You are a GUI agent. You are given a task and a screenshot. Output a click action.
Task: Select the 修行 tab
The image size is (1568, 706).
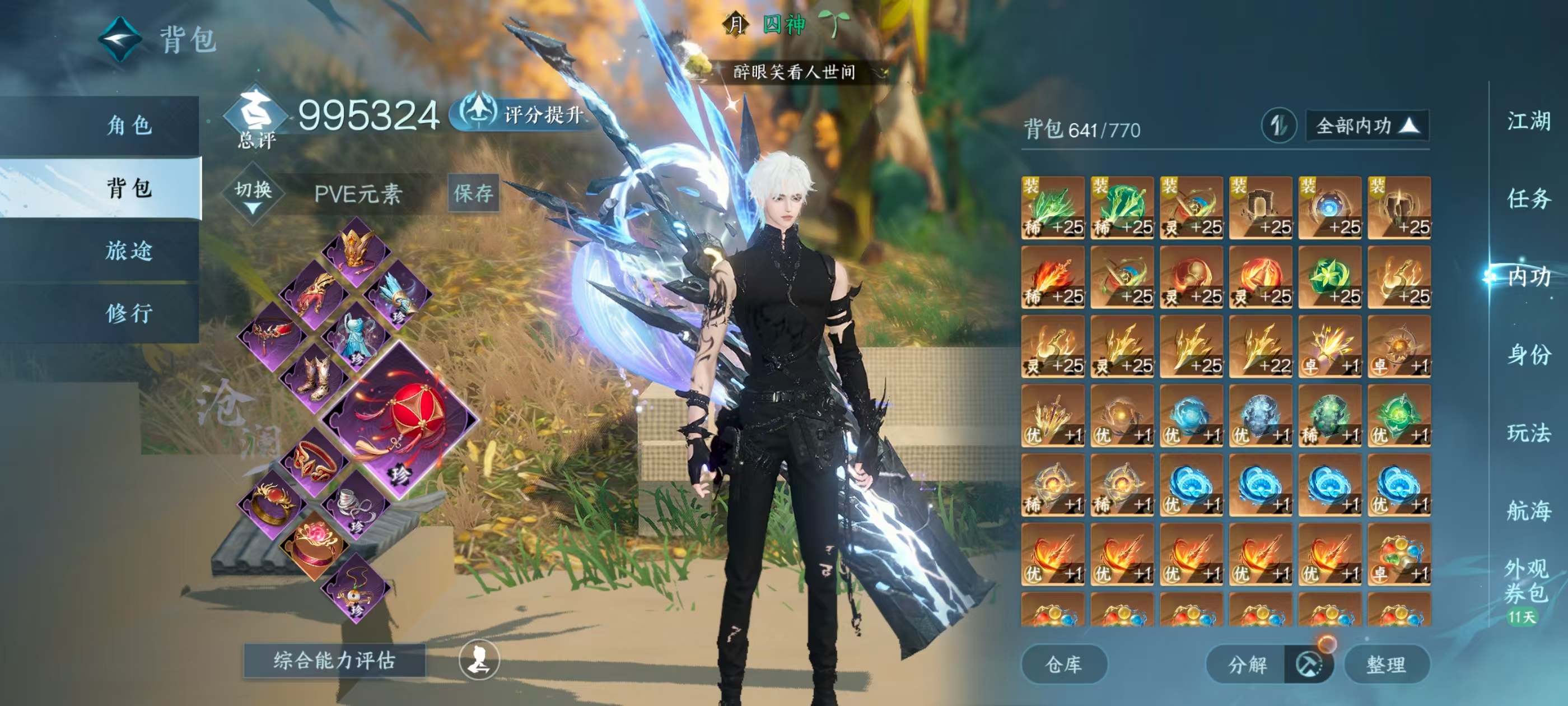[129, 313]
